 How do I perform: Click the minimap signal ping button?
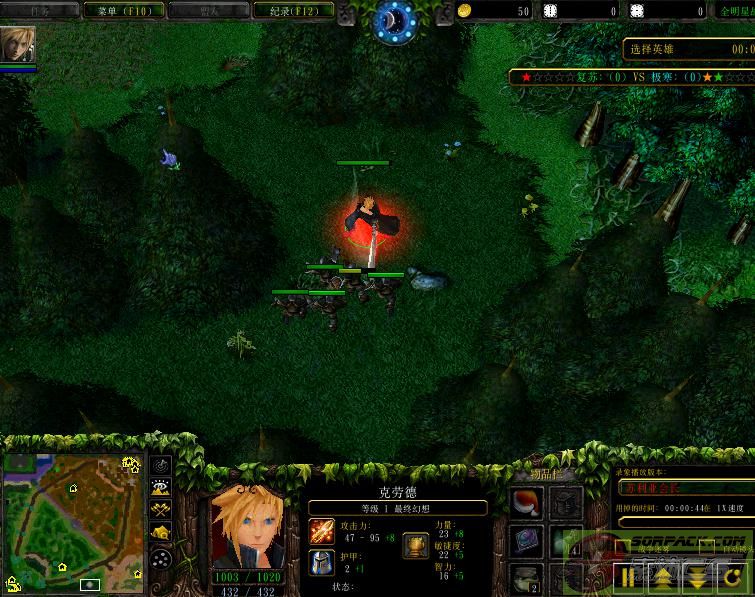(160, 466)
